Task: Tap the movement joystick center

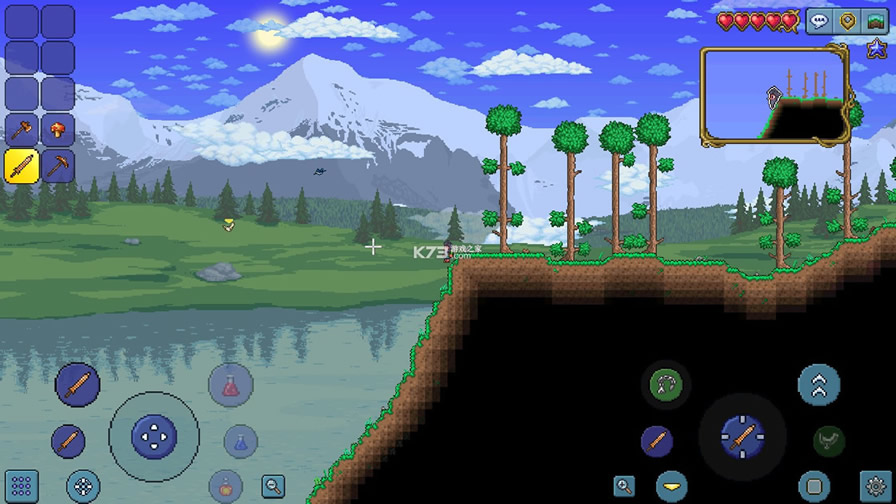Action: point(154,436)
